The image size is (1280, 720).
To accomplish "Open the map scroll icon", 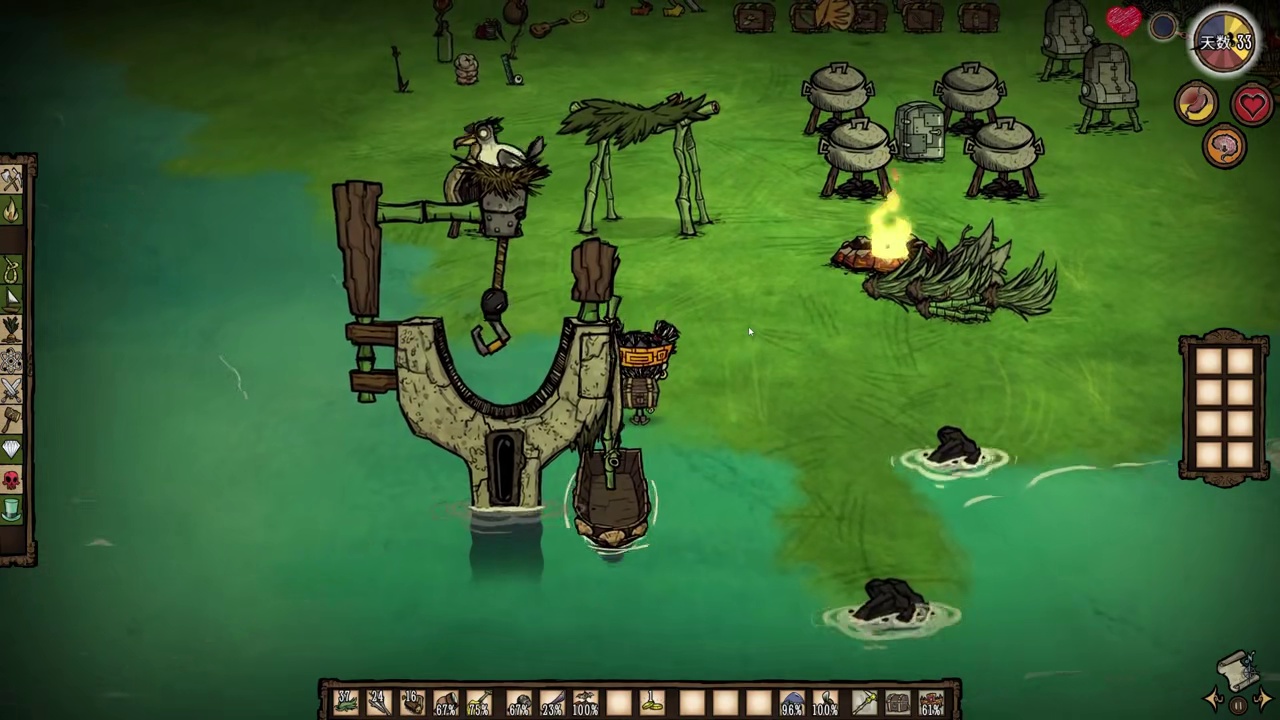I will pyautogui.click(x=1237, y=672).
